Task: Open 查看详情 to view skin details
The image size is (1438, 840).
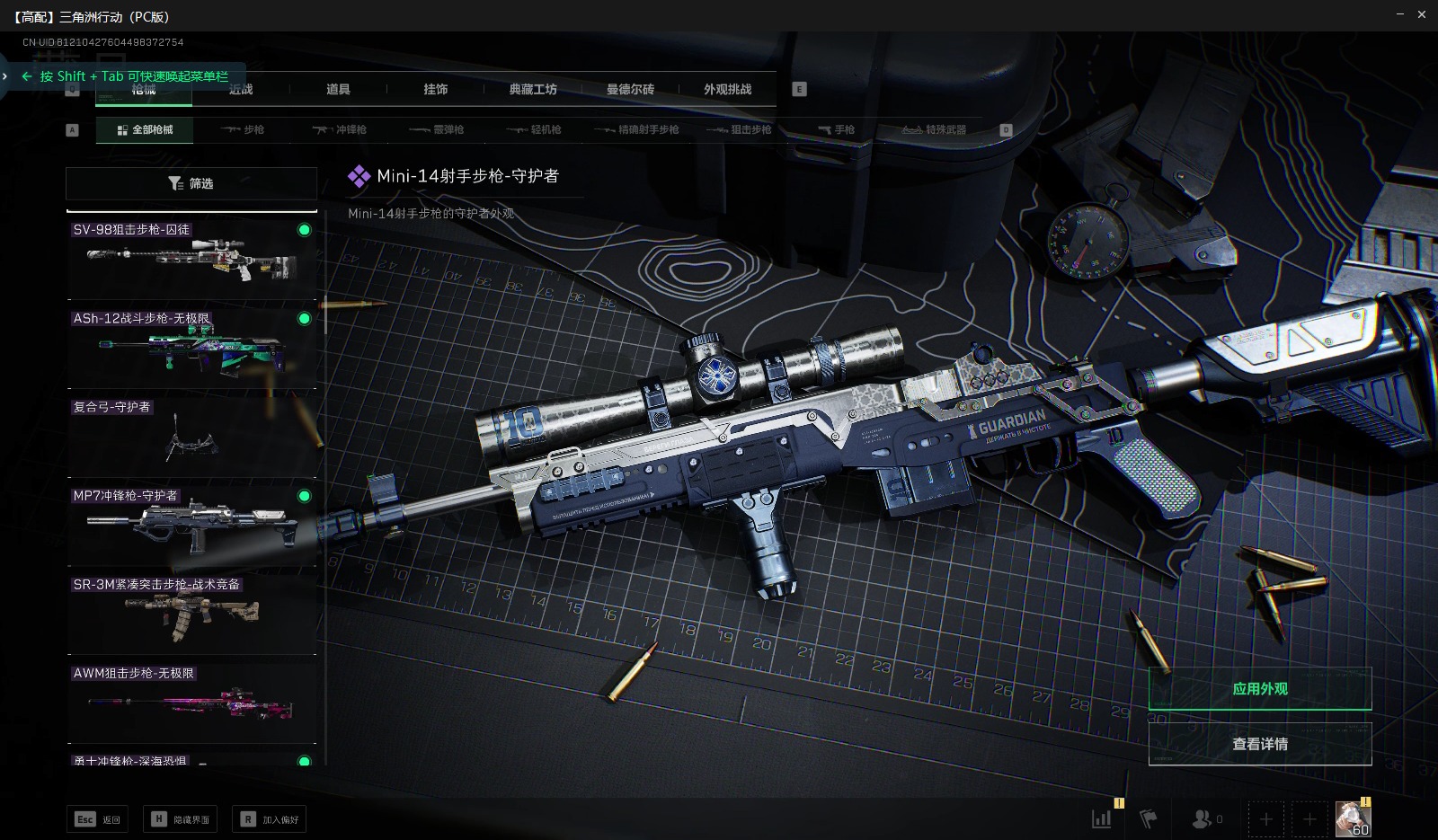Action: point(1259,744)
